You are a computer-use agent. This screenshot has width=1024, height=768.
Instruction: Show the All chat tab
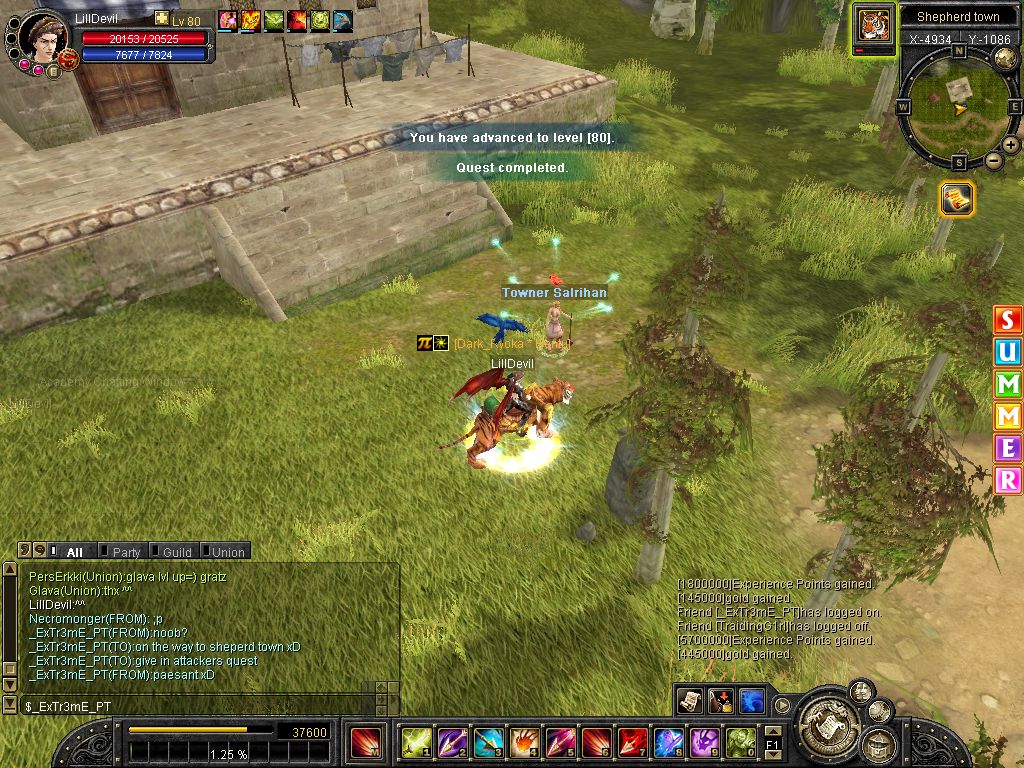pos(74,551)
